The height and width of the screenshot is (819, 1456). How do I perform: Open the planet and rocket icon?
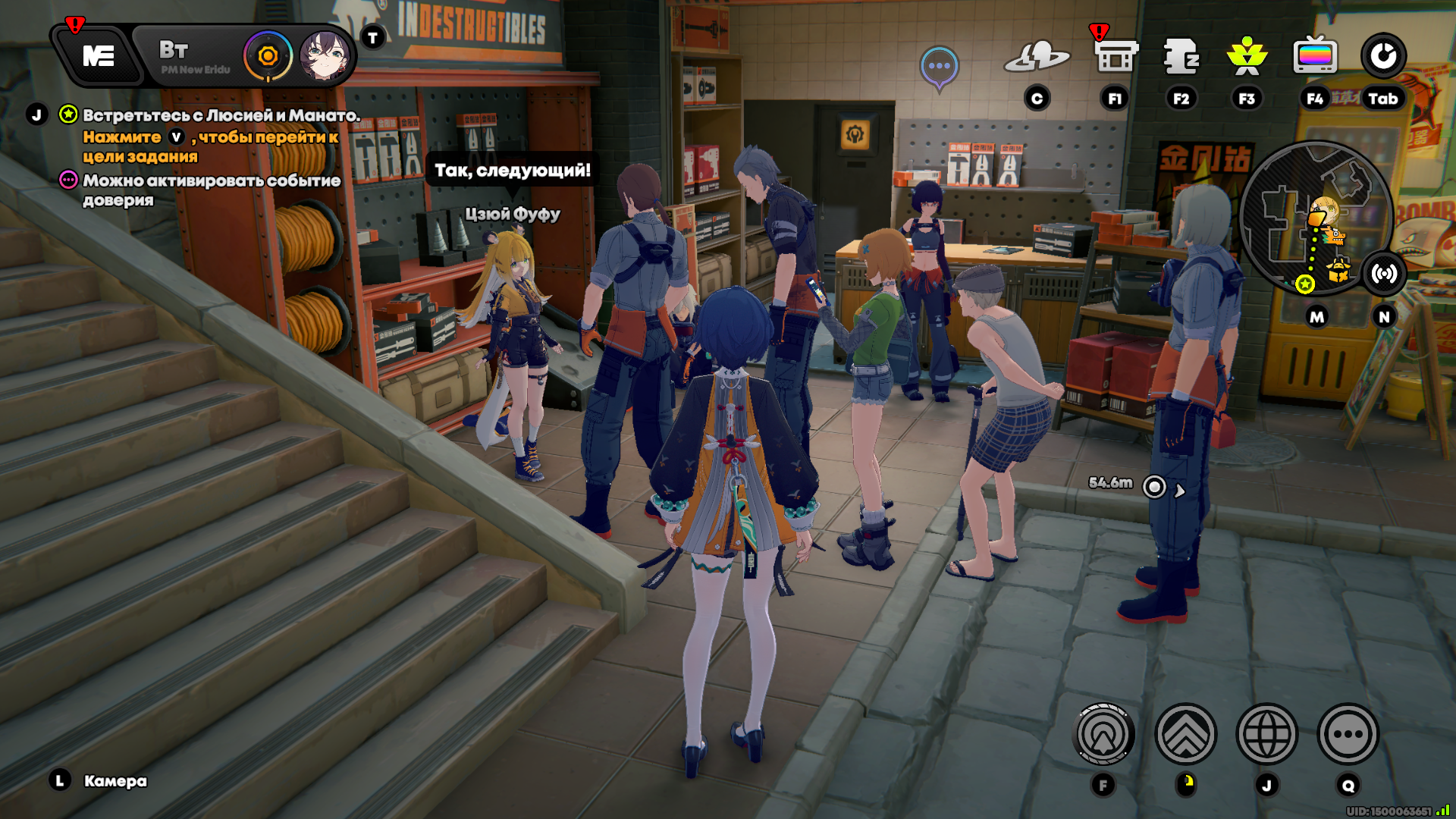[x=1037, y=58]
